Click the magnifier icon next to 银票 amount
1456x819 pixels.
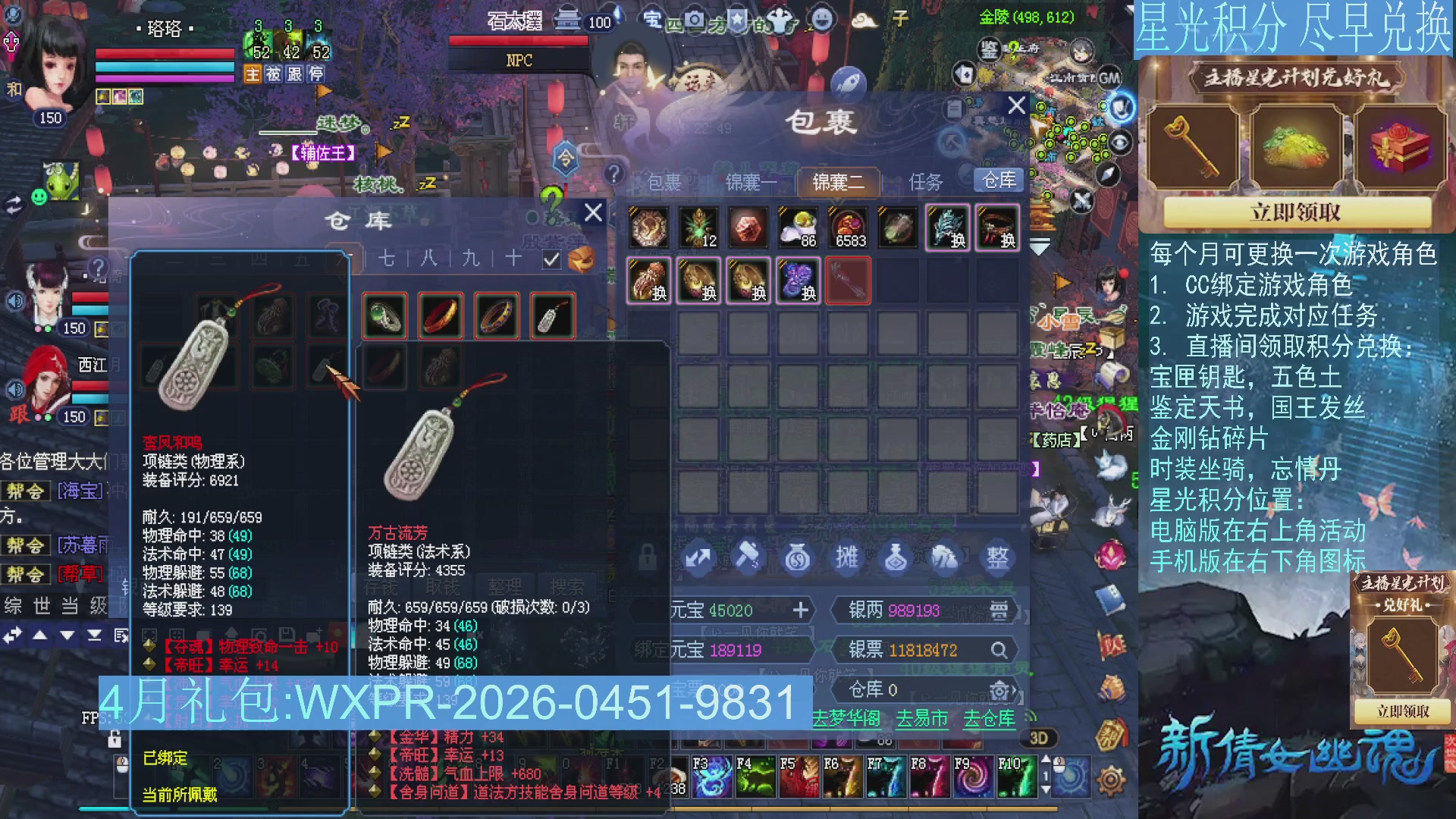point(999,650)
